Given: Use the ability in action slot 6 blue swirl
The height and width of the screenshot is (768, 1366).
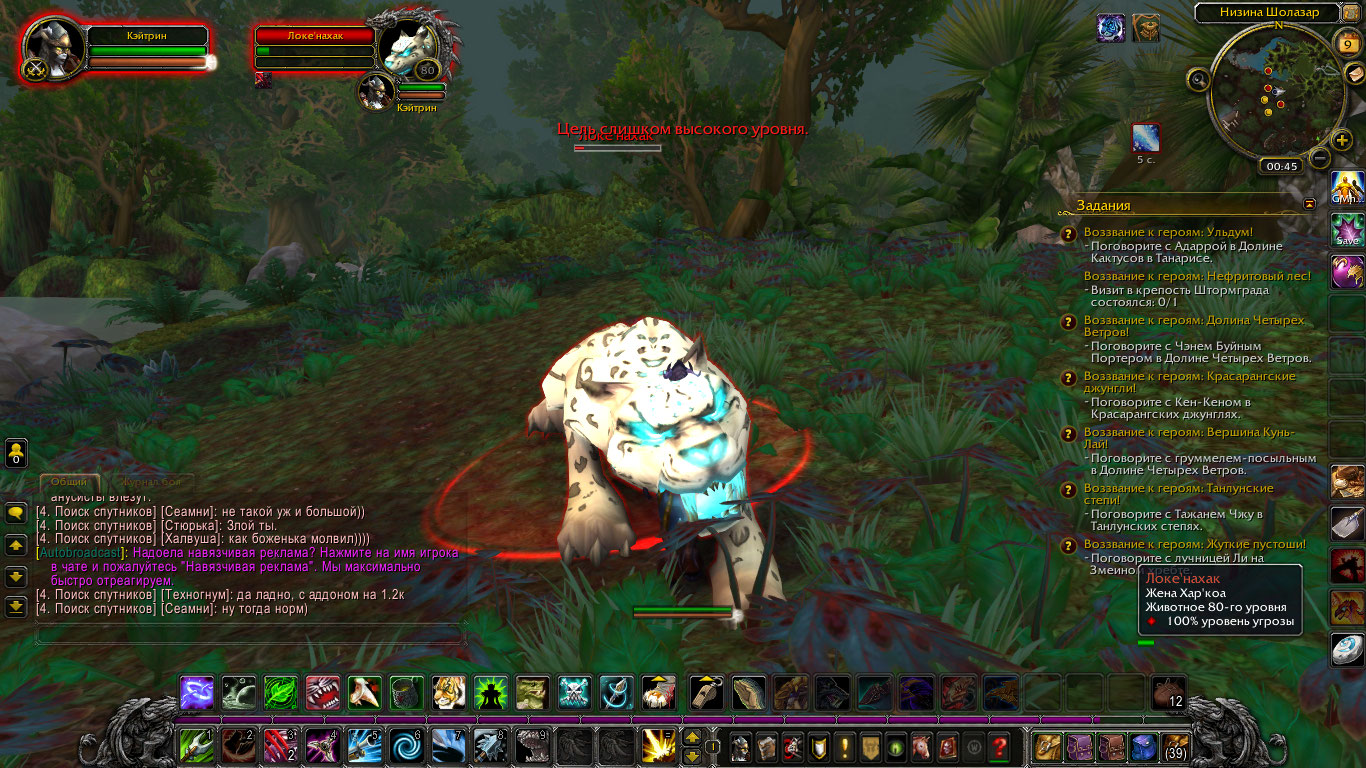Looking at the screenshot, I should [x=407, y=746].
